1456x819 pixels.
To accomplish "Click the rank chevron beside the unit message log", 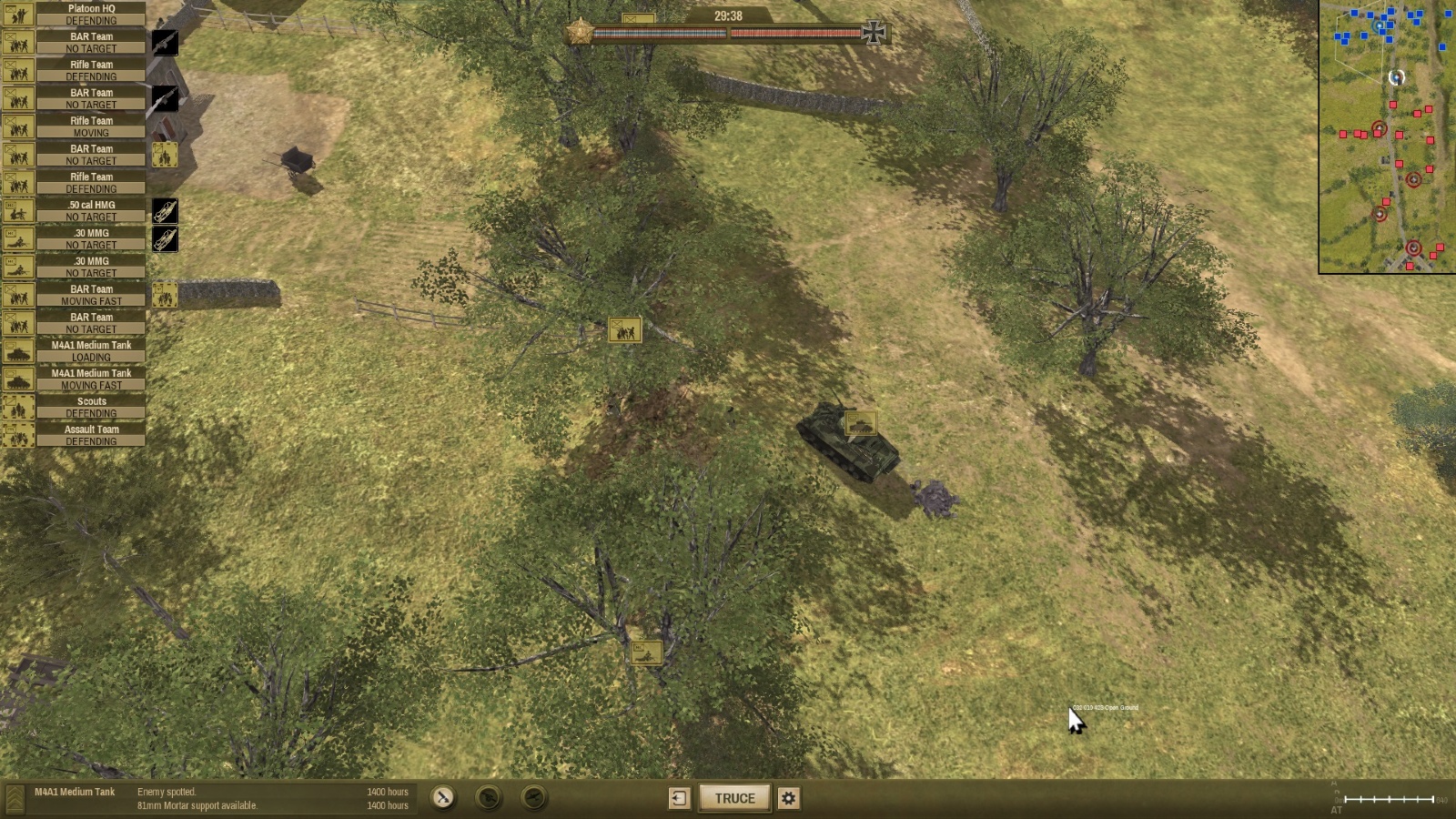I will click(15, 798).
